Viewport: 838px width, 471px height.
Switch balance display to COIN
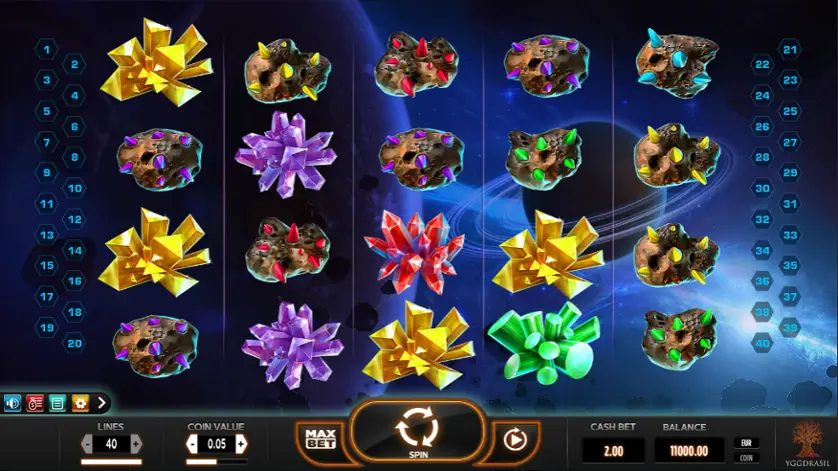(x=745, y=458)
